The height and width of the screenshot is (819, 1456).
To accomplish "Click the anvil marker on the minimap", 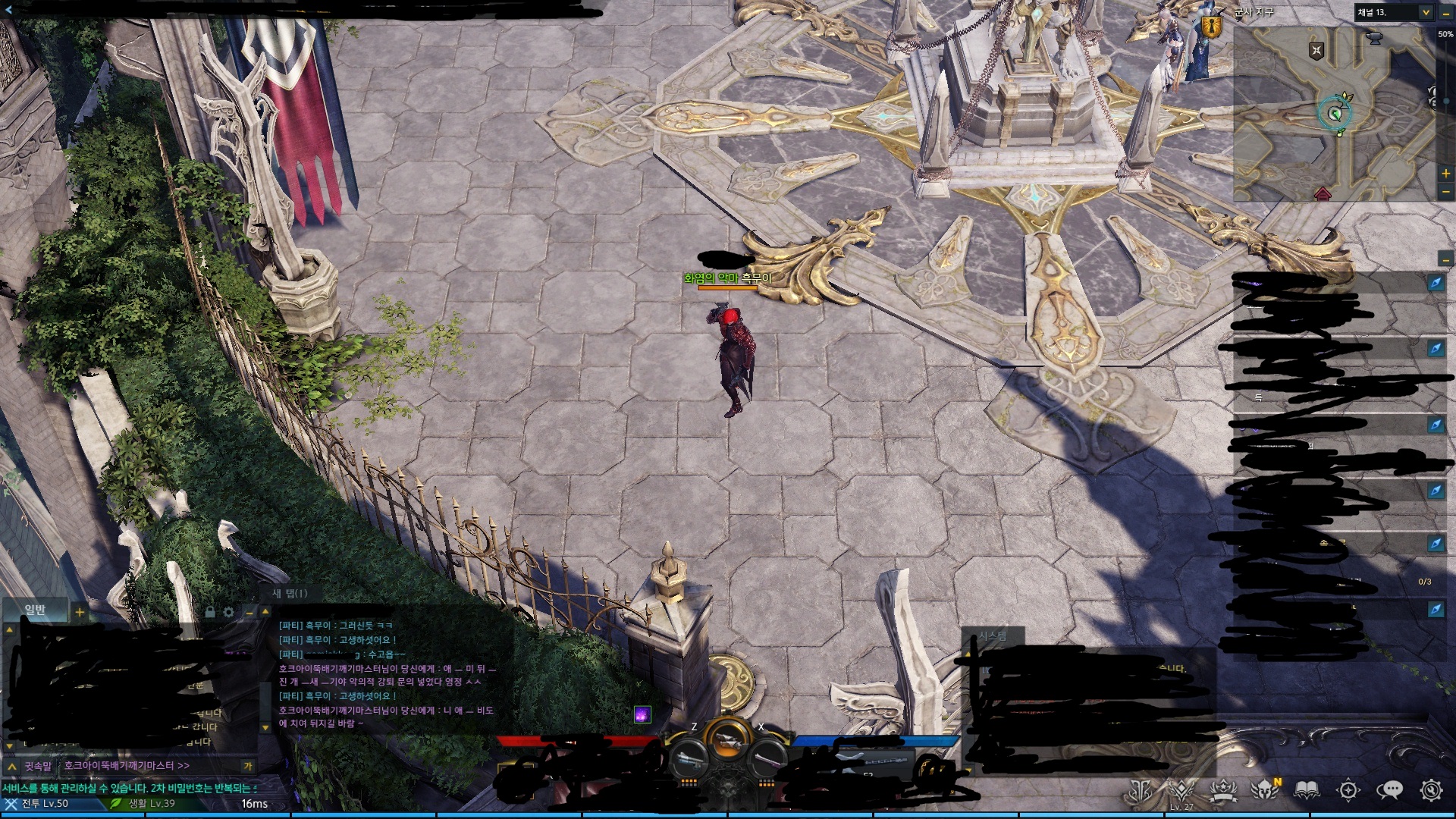I will coord(1373,37).
